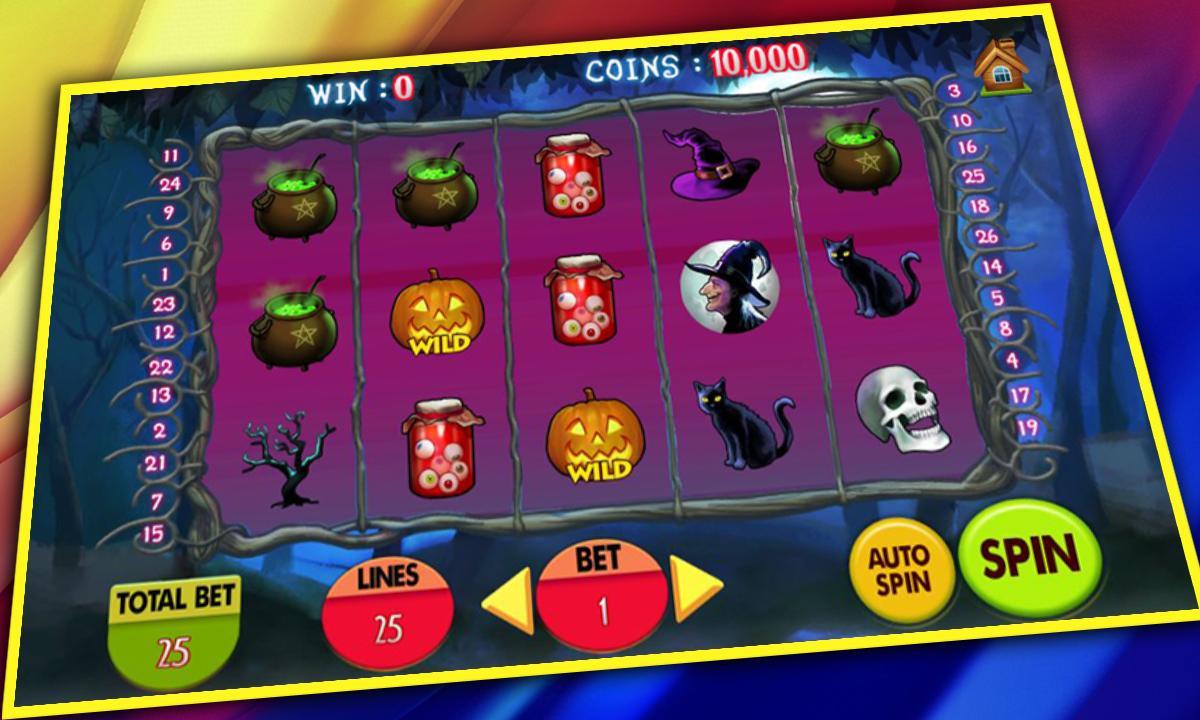Choose payline number 15 marker
The height and width of the screenshot is (720, 1200).
click(x=153, y=533)
